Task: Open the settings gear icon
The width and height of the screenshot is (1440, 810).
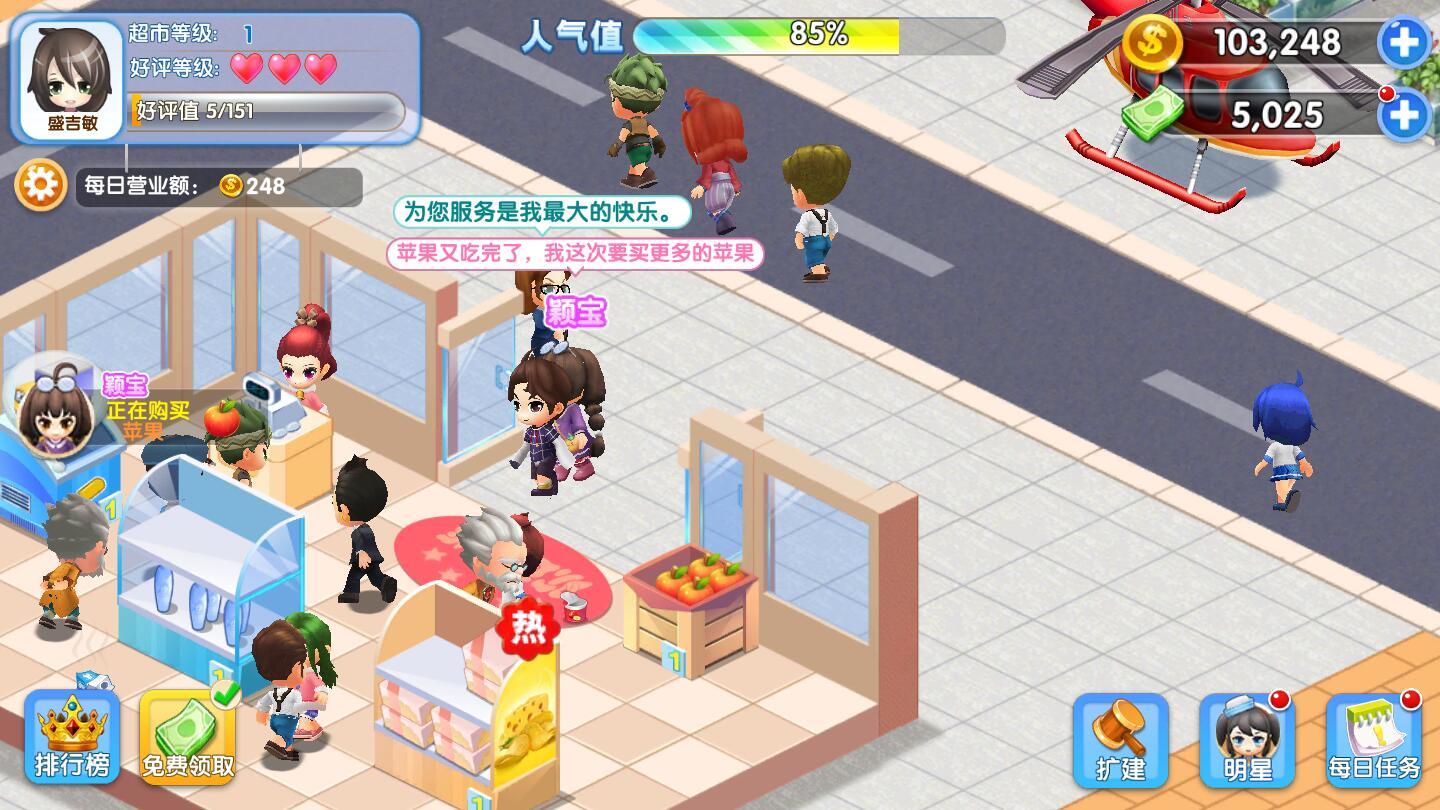Action: (40, 184)
